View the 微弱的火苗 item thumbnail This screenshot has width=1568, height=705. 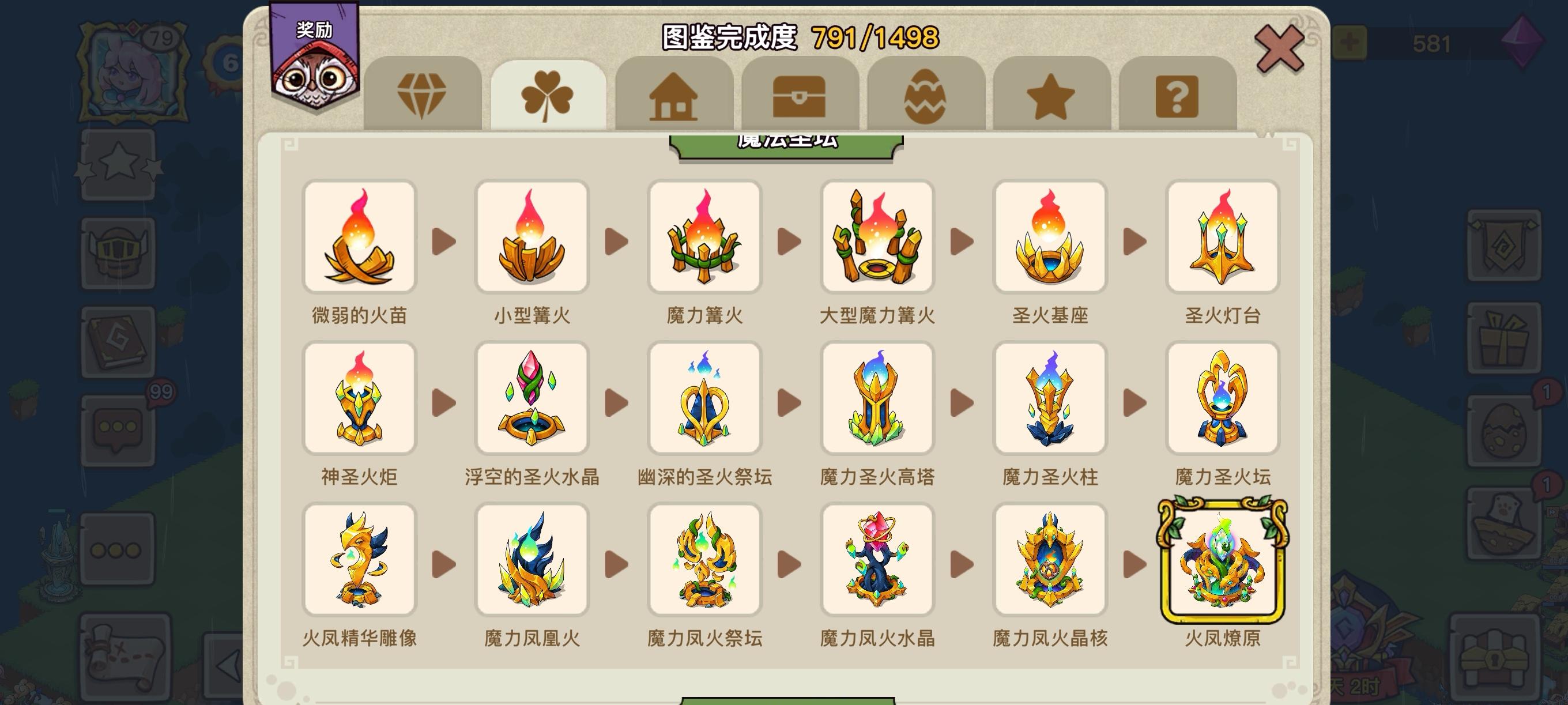(359, 237)
